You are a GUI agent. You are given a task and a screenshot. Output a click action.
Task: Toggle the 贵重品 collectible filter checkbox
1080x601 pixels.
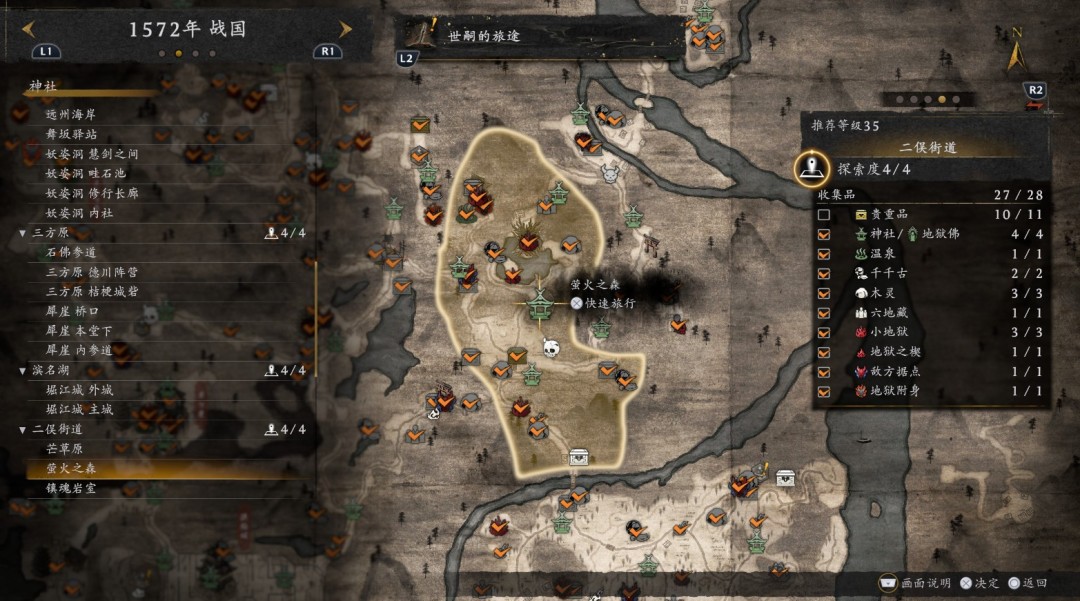pyautogui.click(x=823, y=214)
